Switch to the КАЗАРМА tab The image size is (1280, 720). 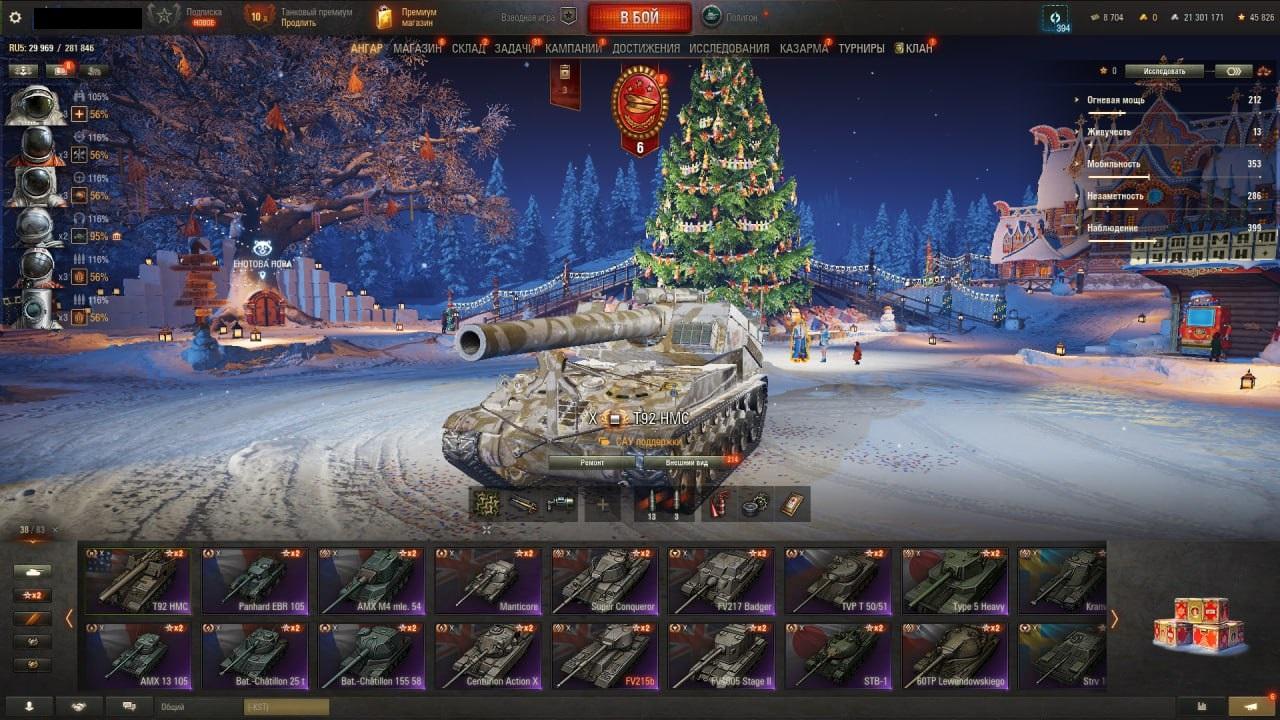803,48
